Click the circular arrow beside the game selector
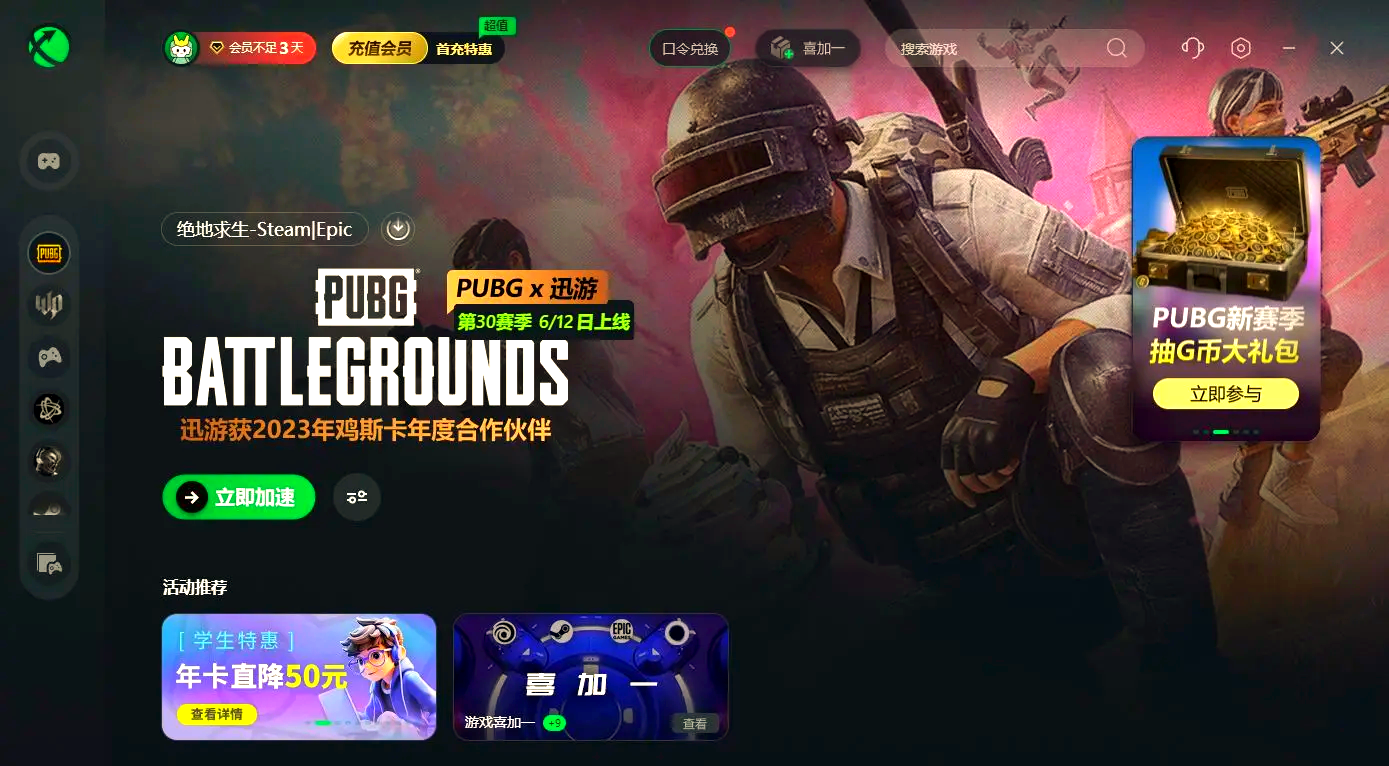1389x766 pixels. (x=397, y=228)
